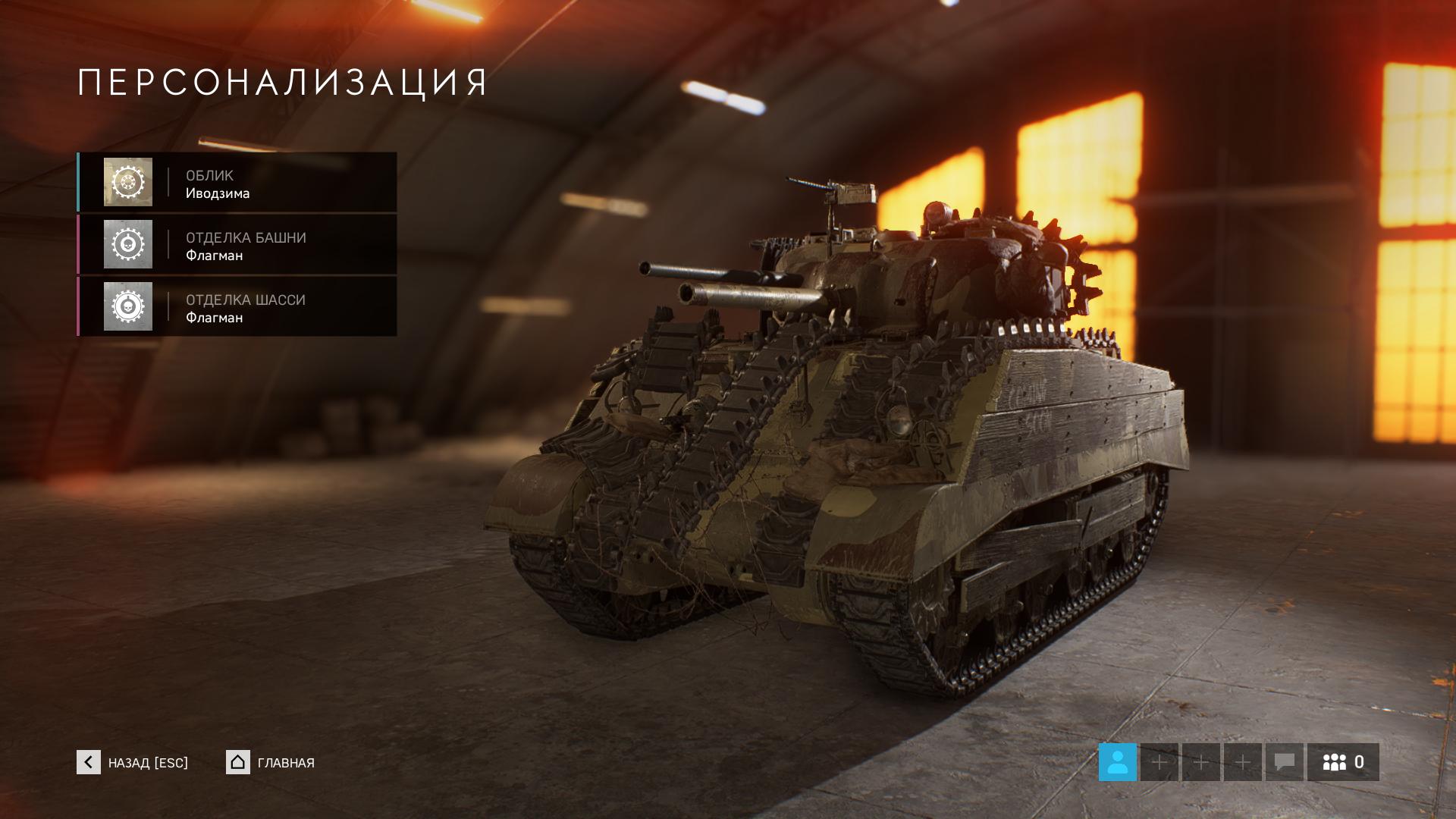Show the squad members count panel
The width and height of the screenshot is (1456, 819).
click(x=1343, y=762)
